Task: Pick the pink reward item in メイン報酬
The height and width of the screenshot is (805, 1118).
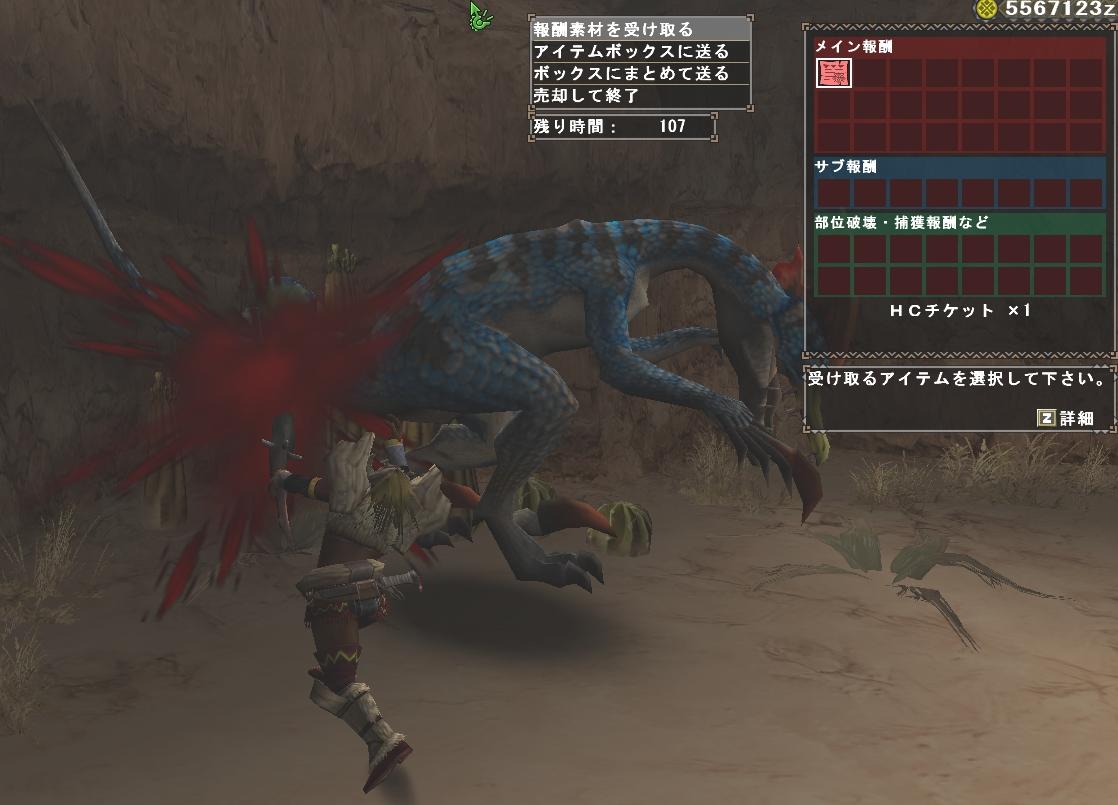Action: pyautogui.click(x=834, y=73)
